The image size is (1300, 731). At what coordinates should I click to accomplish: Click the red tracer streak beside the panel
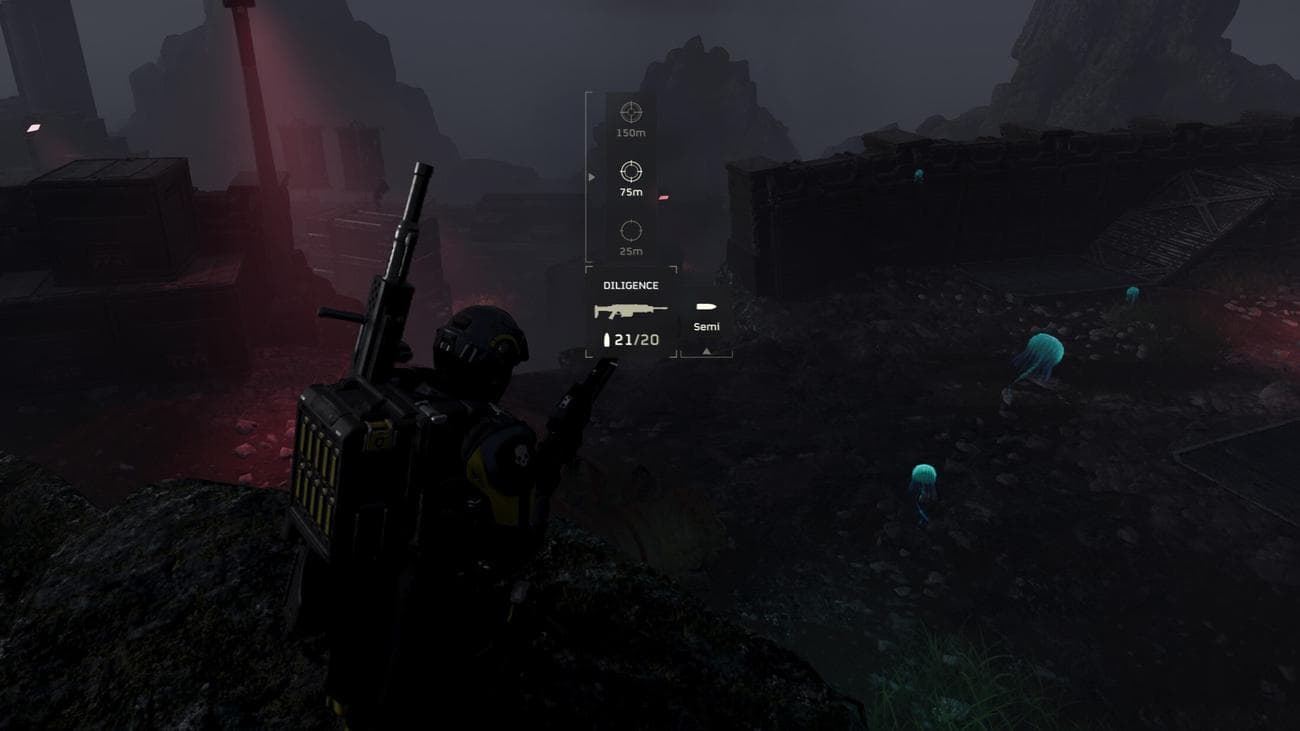(x=663, y=197)
